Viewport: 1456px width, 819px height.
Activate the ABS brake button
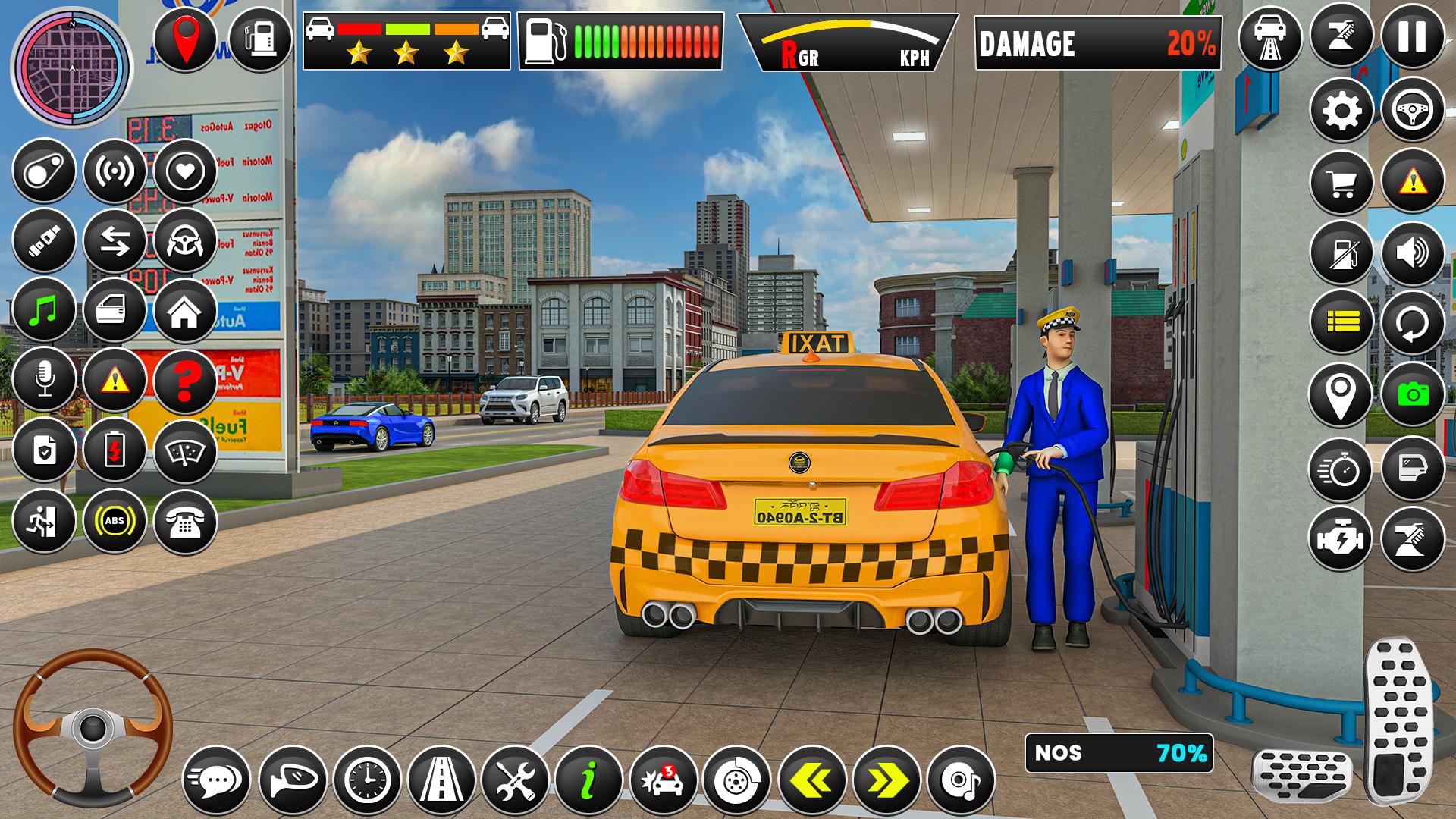(x=115, y=521)
